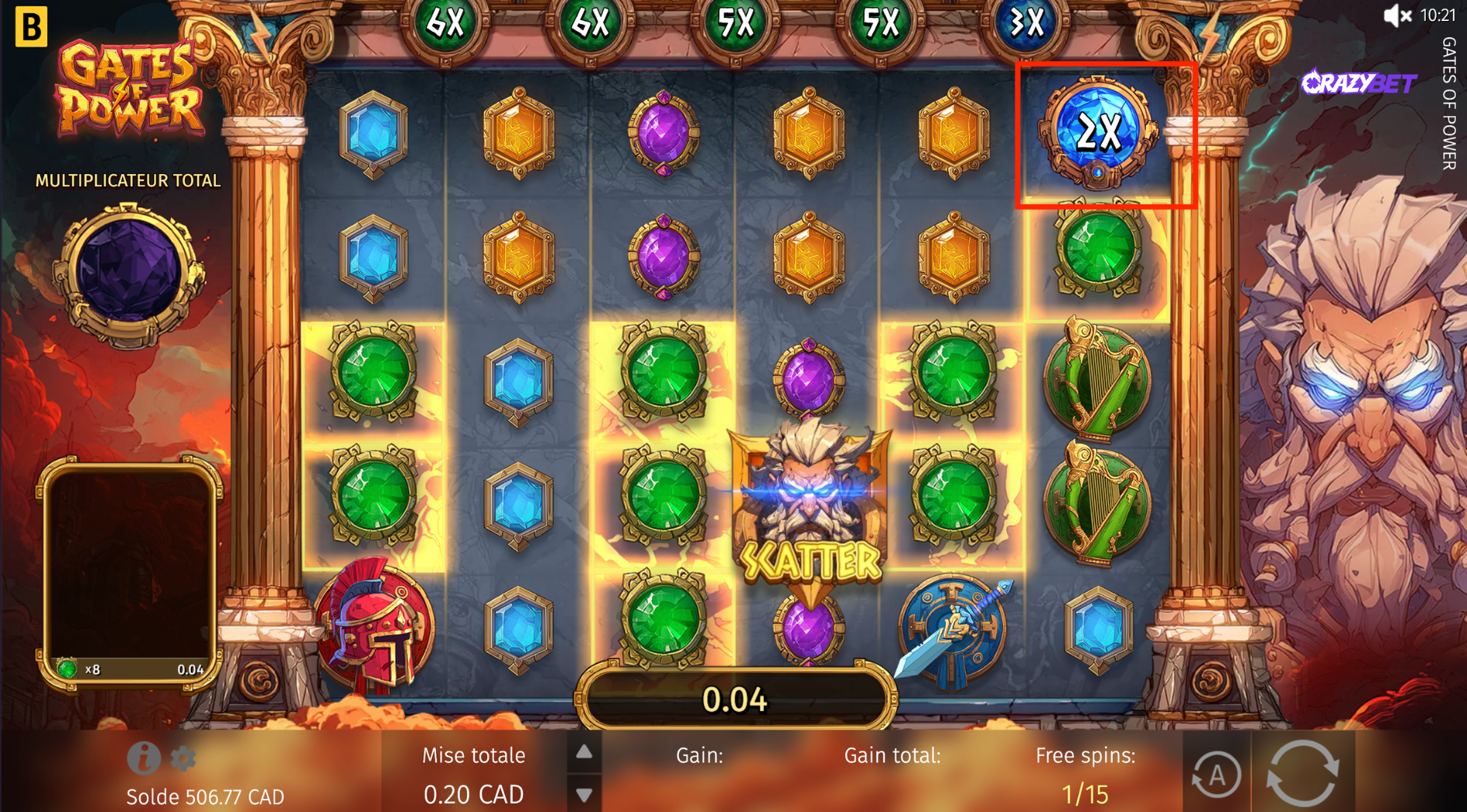
Task: Select the autoplay 'A' icon
Action: tap(1218, 774)
